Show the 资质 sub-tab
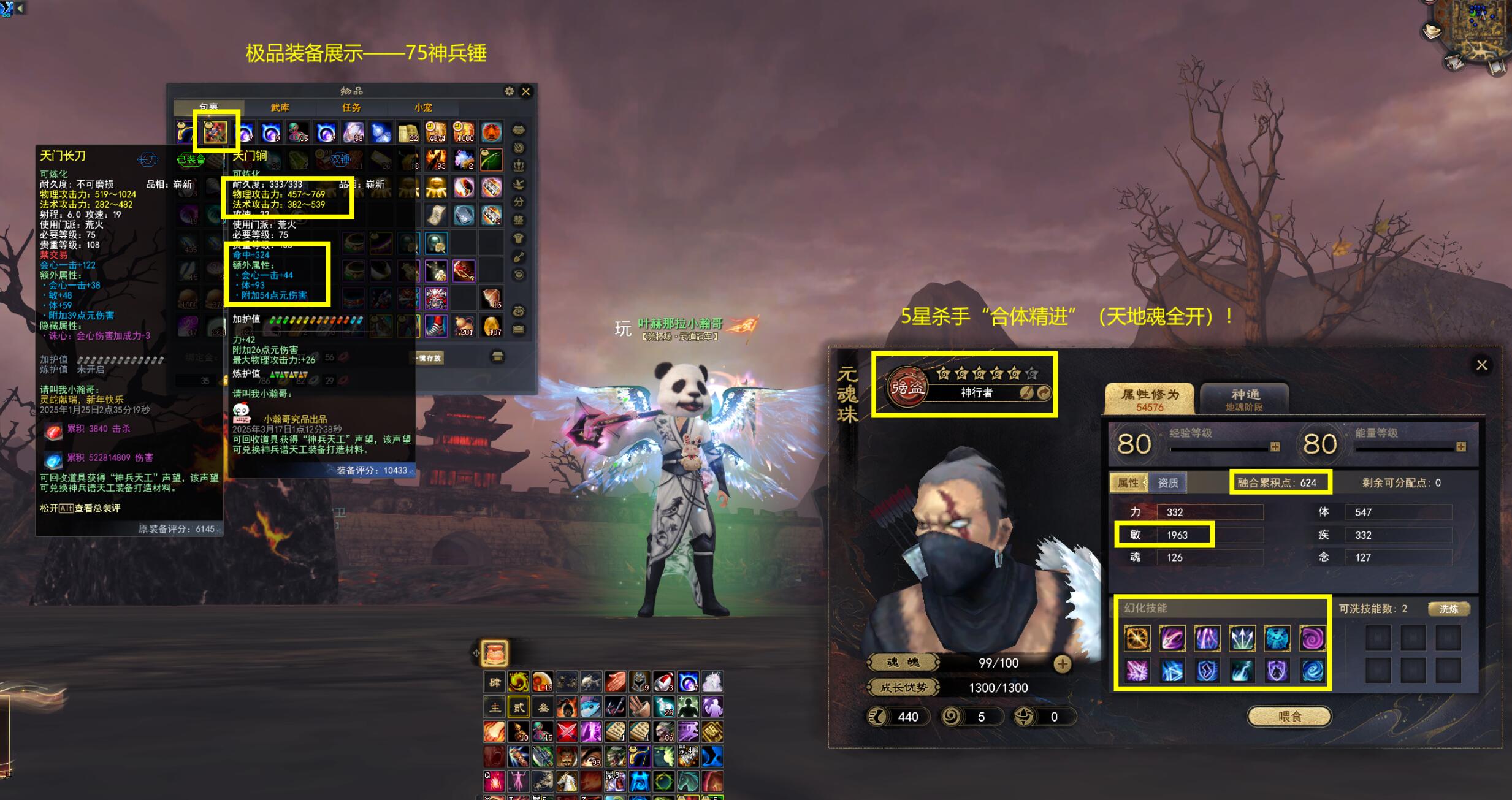 pos(1167,483)
